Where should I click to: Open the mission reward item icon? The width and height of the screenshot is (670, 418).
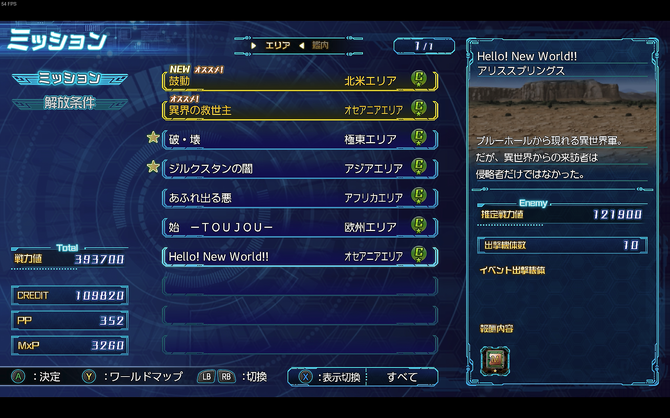click(494, 357)
